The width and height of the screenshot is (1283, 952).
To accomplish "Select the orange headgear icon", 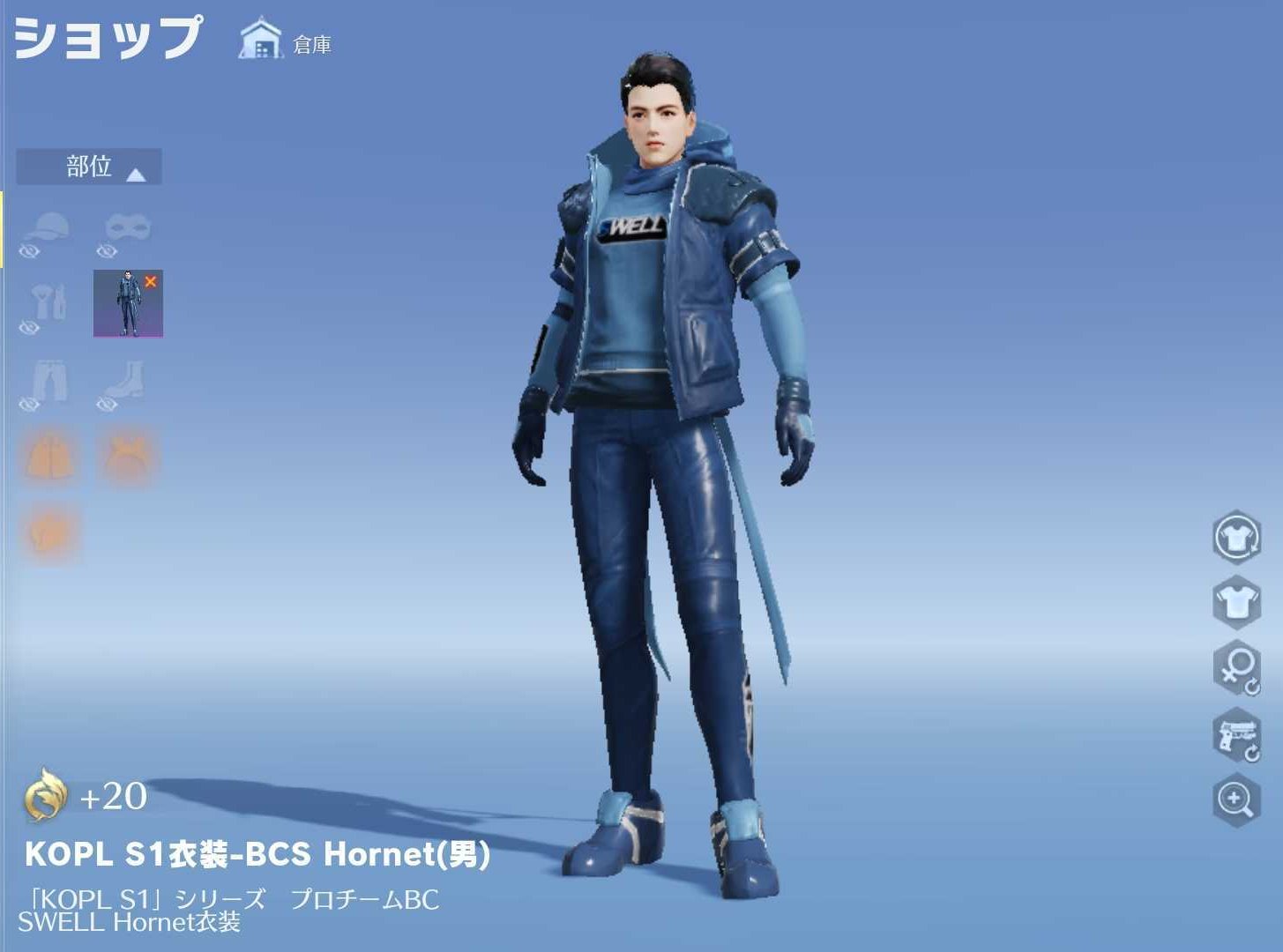I will (129, 454).
